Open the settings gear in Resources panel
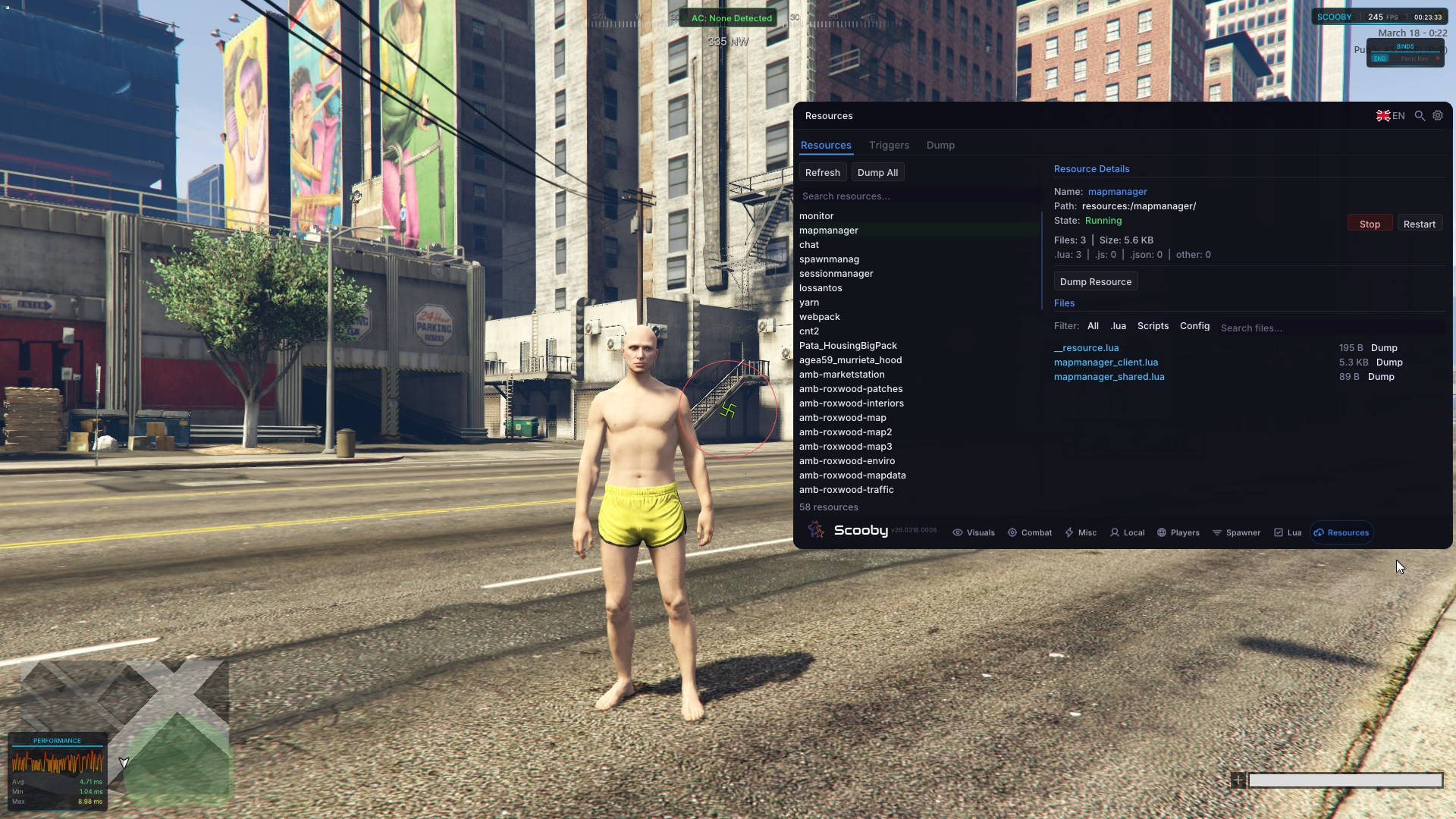The width and height of the screenshot is (1456, 819). coord(1437,115)
